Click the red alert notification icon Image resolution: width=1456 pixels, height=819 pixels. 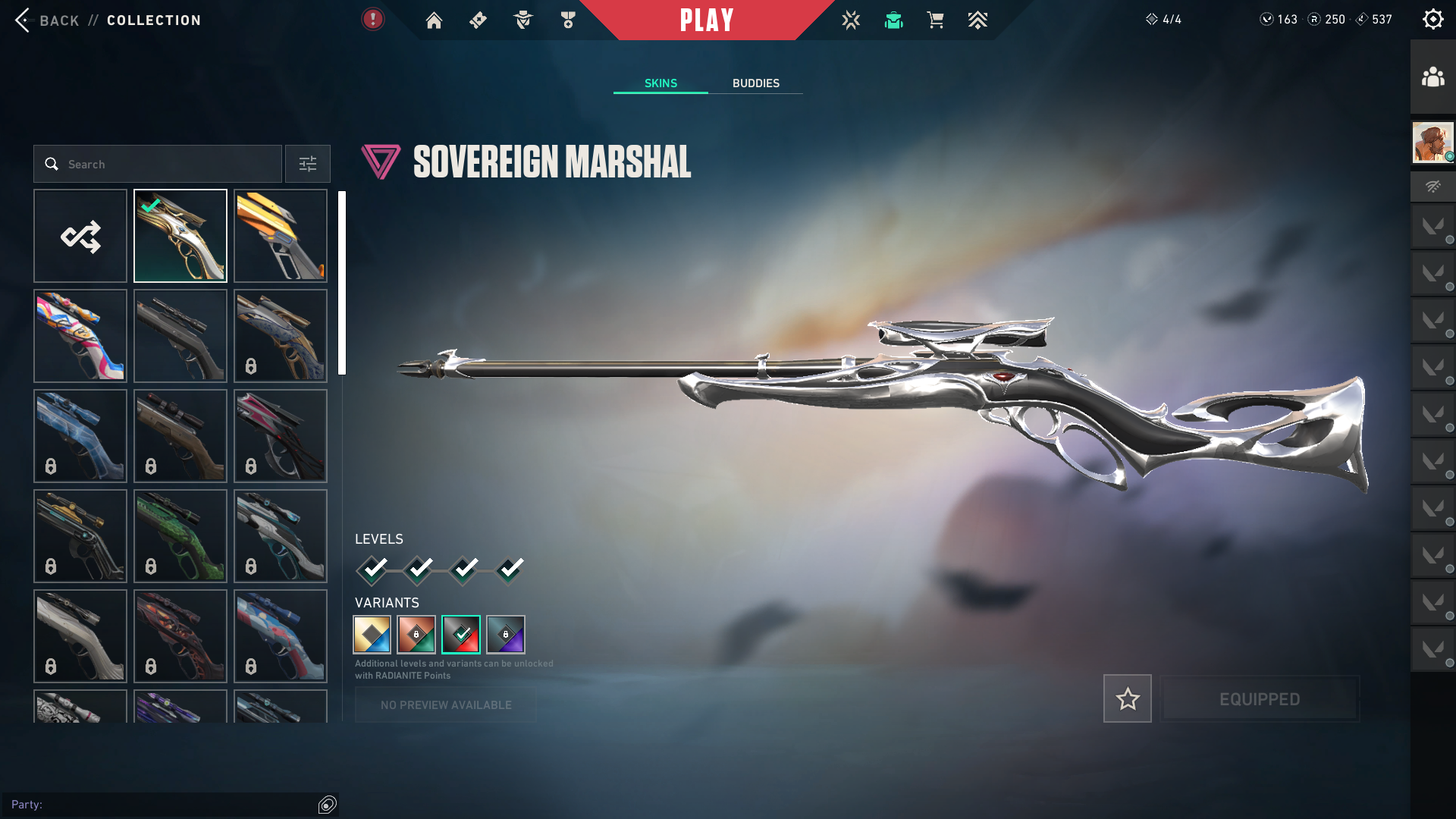point(372,20)
